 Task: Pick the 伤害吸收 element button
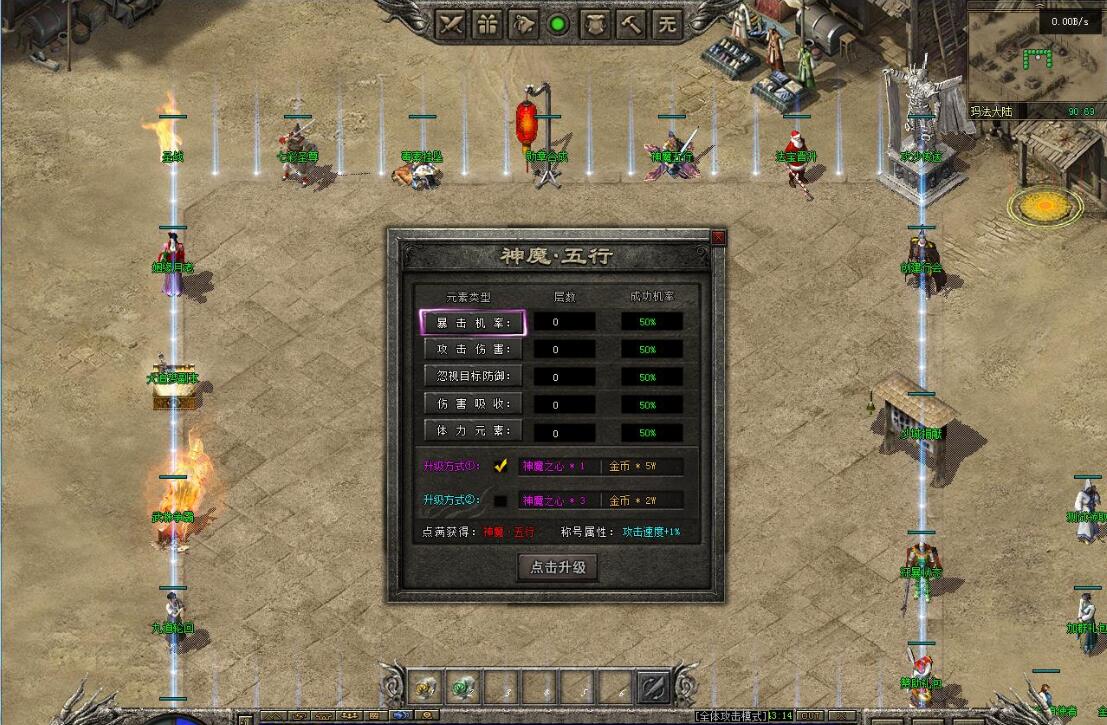[x=472, y=404]
